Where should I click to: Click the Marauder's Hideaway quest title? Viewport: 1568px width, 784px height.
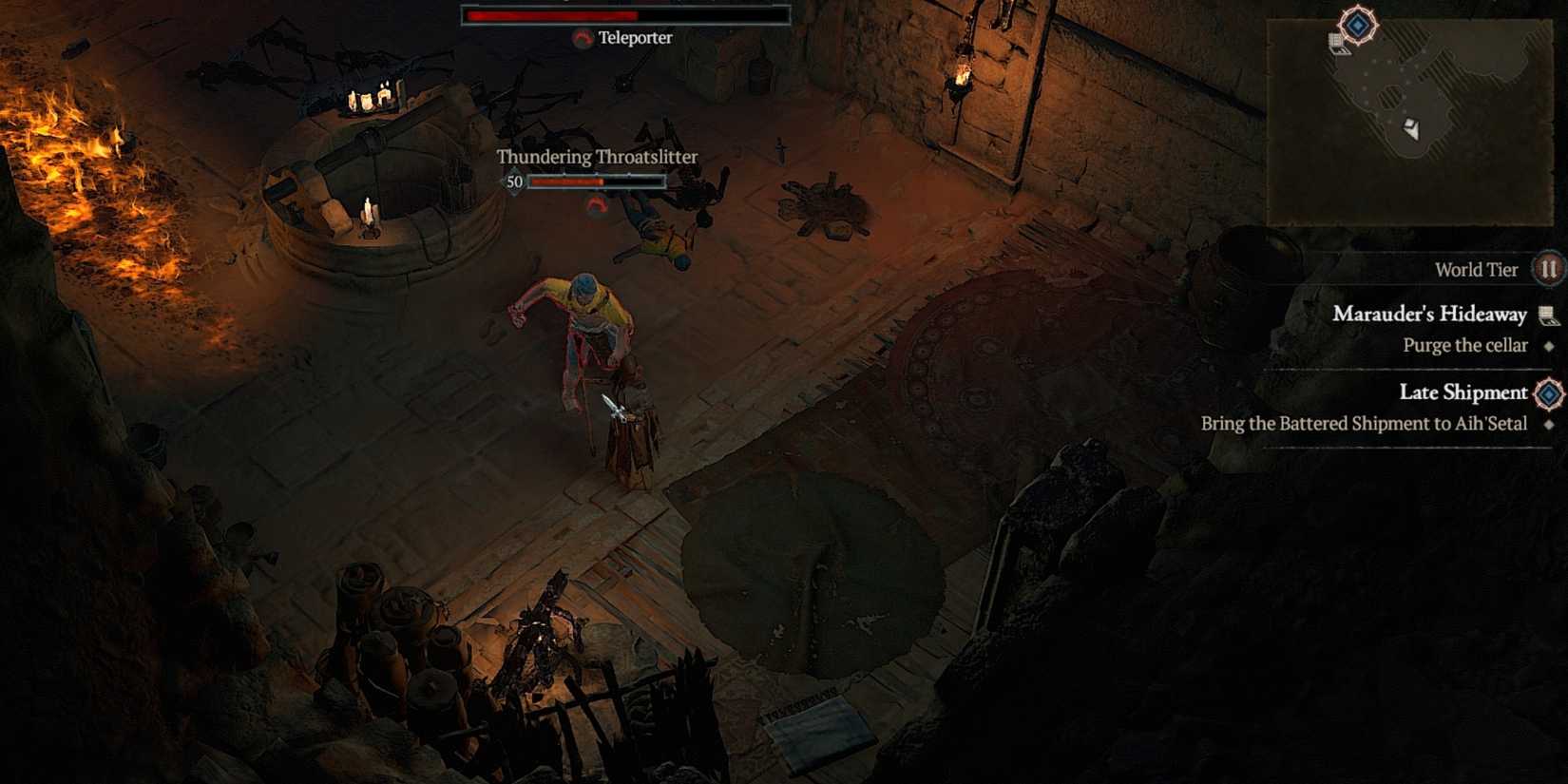[1430, 315]
